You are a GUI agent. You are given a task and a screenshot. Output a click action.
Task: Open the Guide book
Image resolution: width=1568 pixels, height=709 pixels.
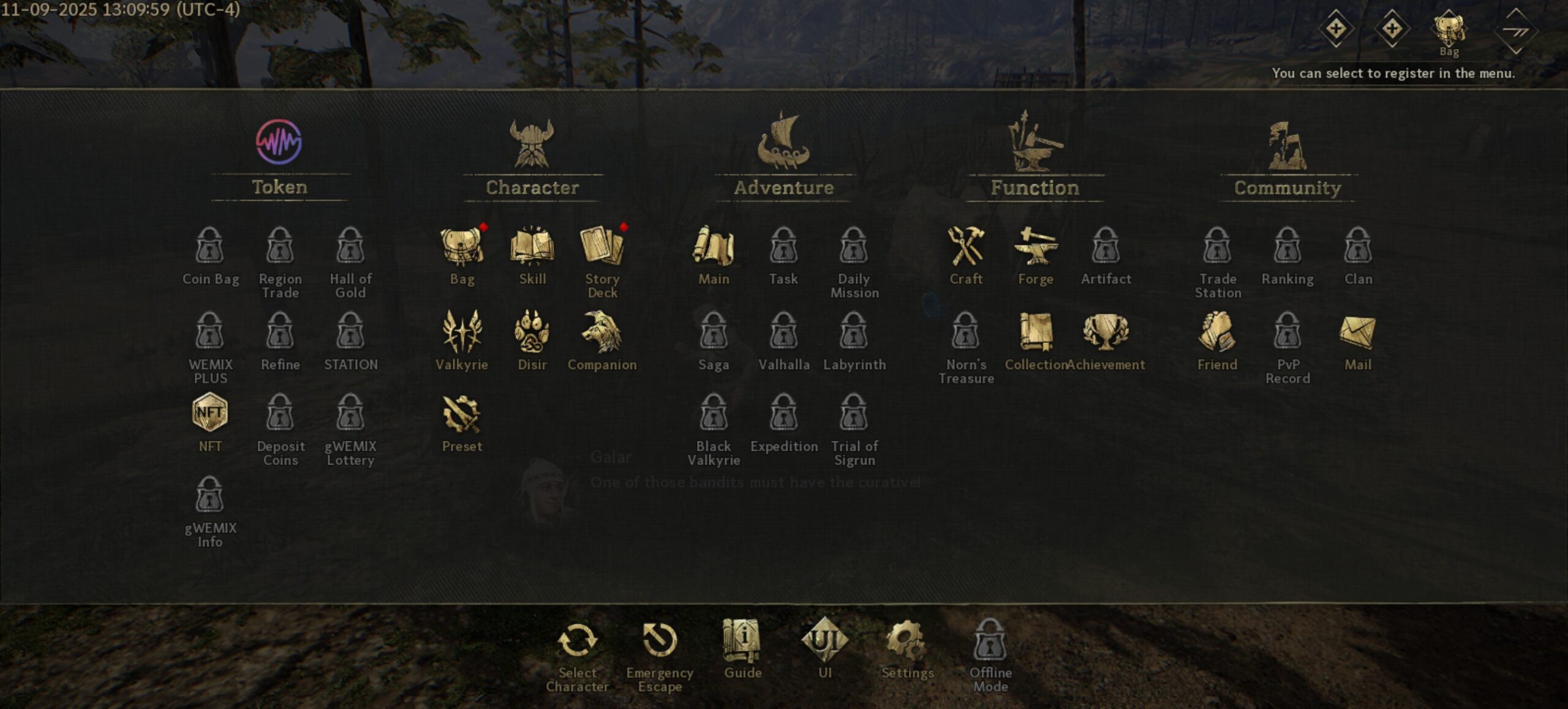coord(742,642)
